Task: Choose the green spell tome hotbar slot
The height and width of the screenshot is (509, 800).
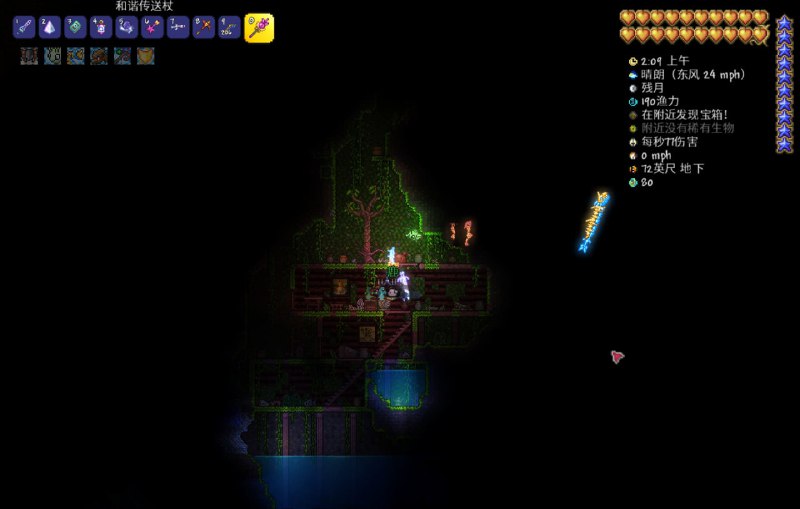Action: pyautogui.click(x=75, y=27)
